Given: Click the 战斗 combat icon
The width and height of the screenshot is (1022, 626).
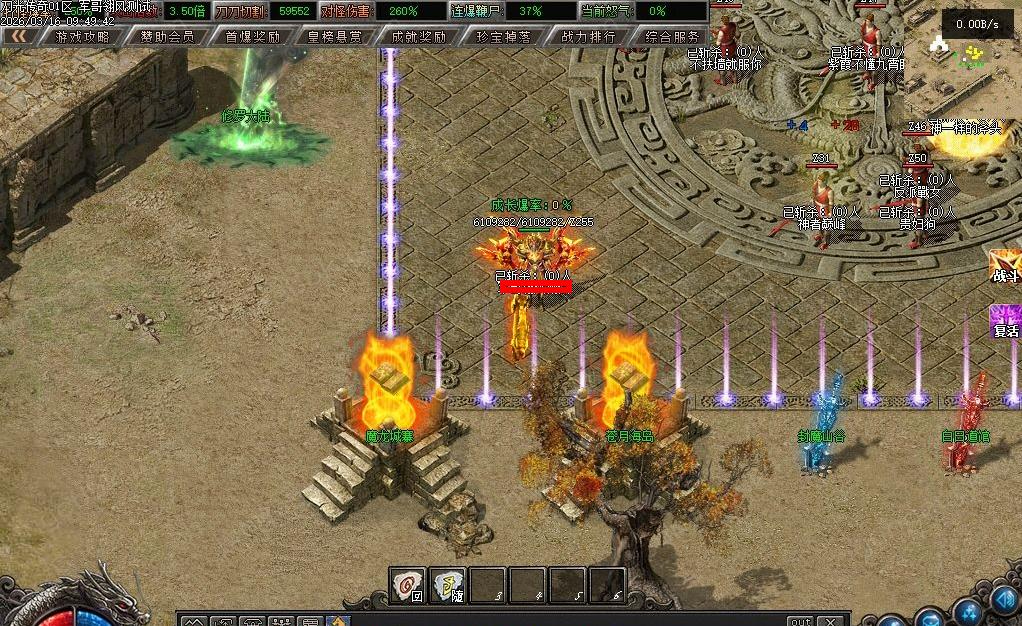Looking at the screenshot, I should [1004, 267].
